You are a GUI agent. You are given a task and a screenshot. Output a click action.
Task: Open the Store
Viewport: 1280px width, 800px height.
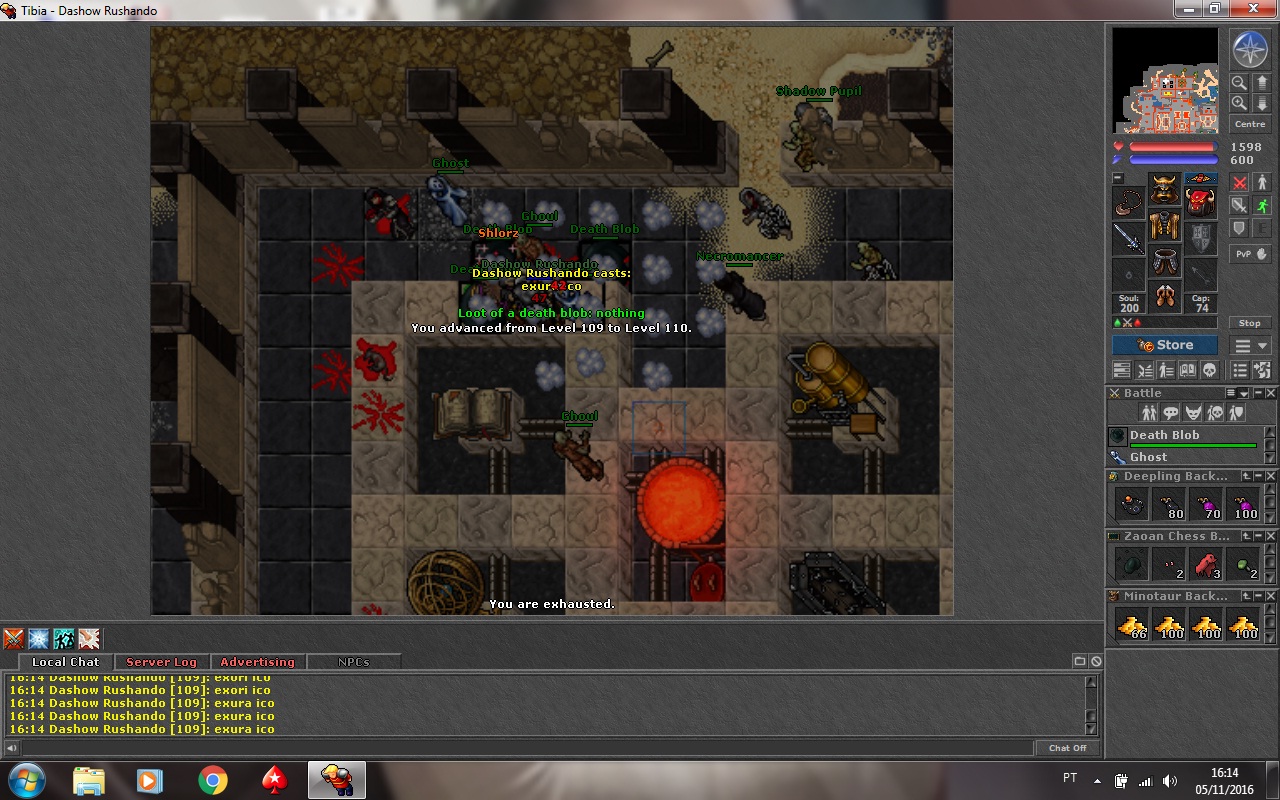pyautogui.click(x=1165, y=345)
